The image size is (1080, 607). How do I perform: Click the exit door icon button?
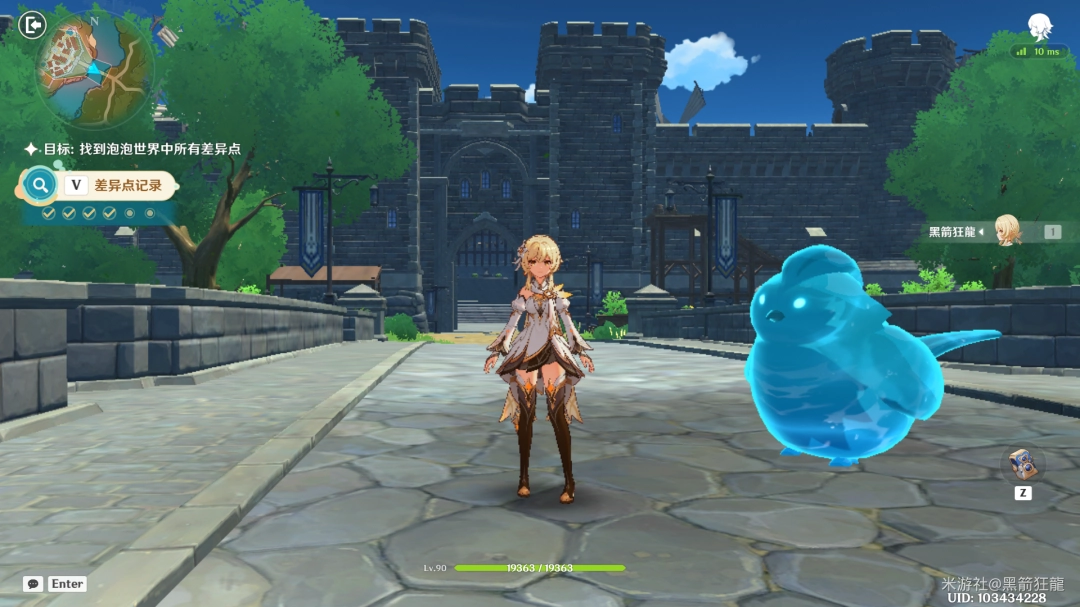click(x=32, y=24)
